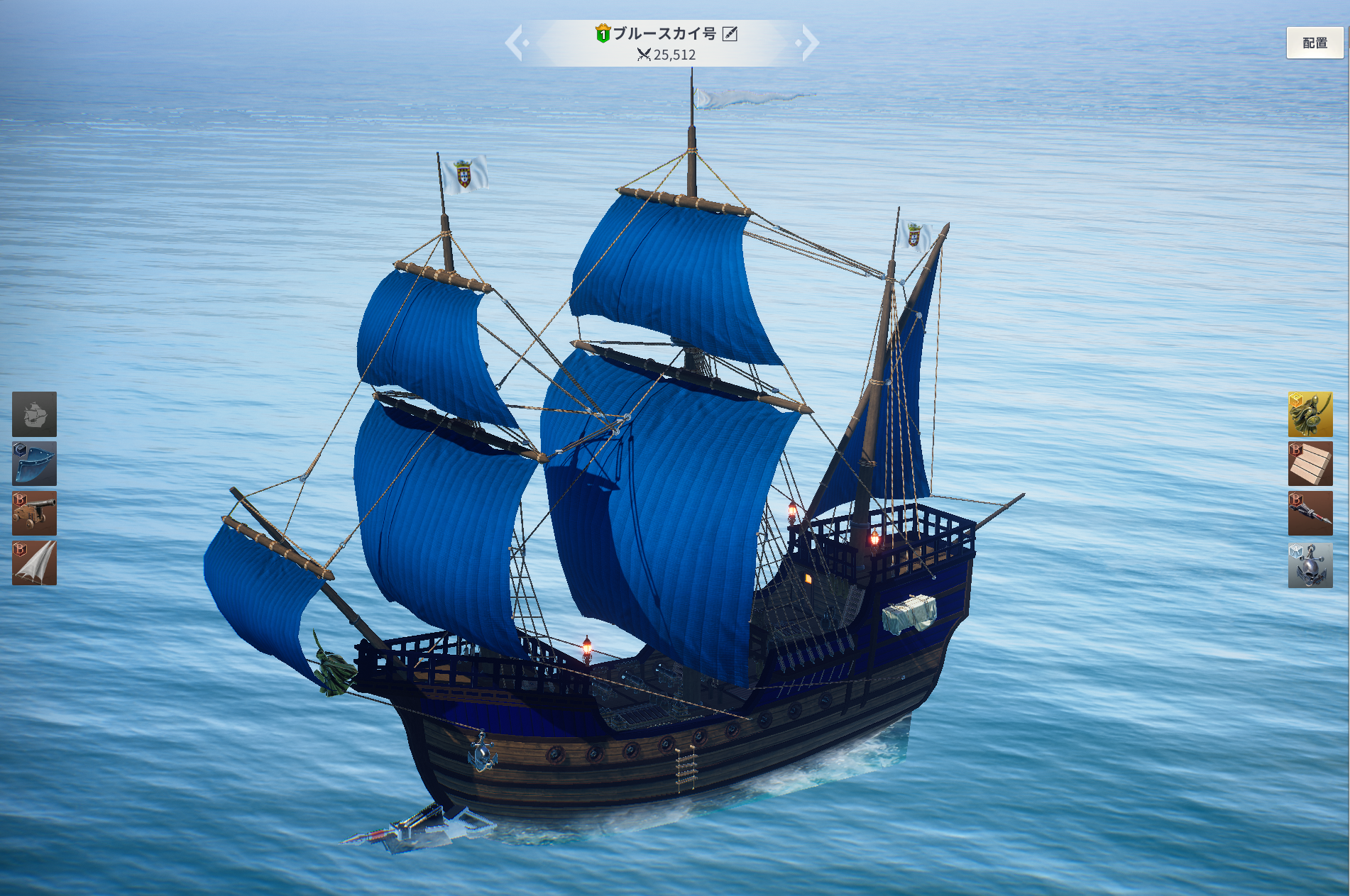Select the A-grade skull anchor slot
Viewport: 1350px width, 896px height.
pos(1310,565)
